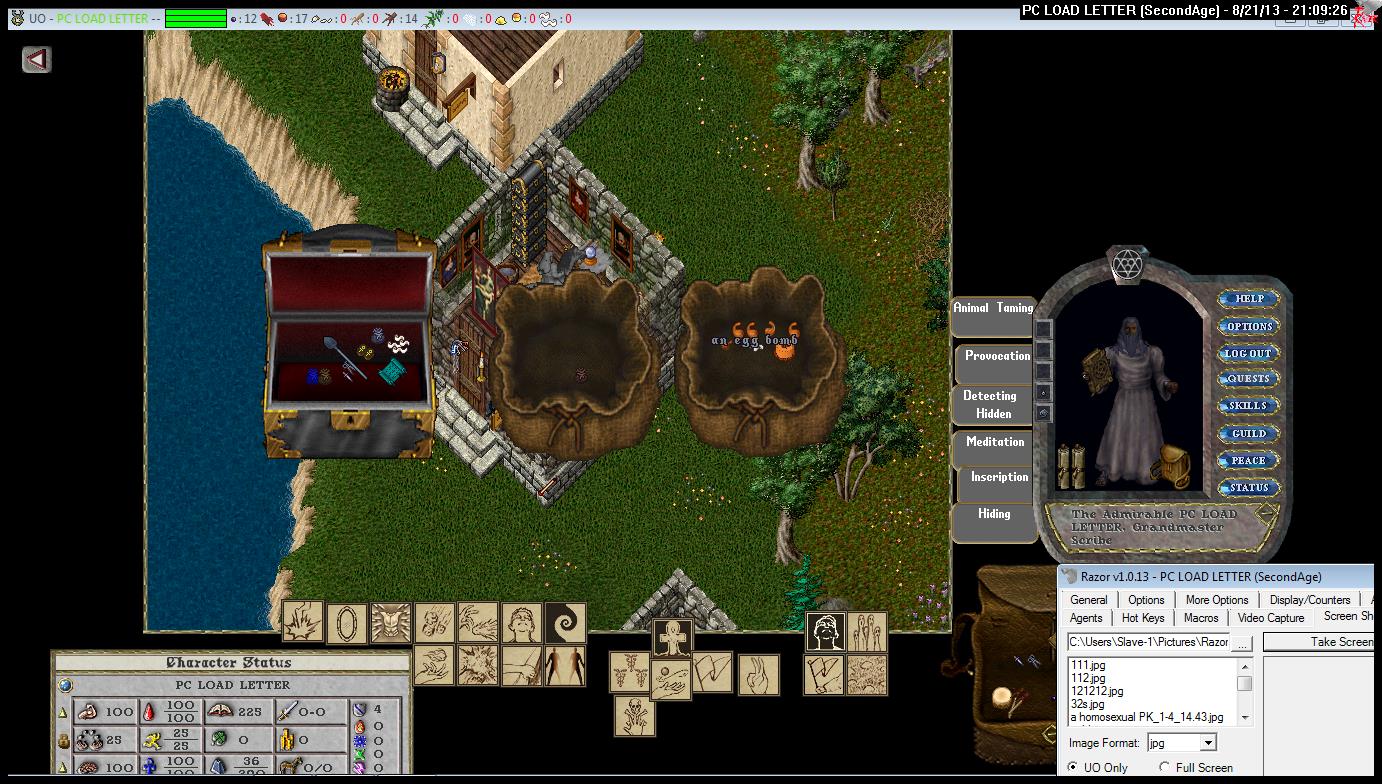The width and height of the screenshot is (1382, 784).
Task: Open the QUESTS log
Action: 1249,379
